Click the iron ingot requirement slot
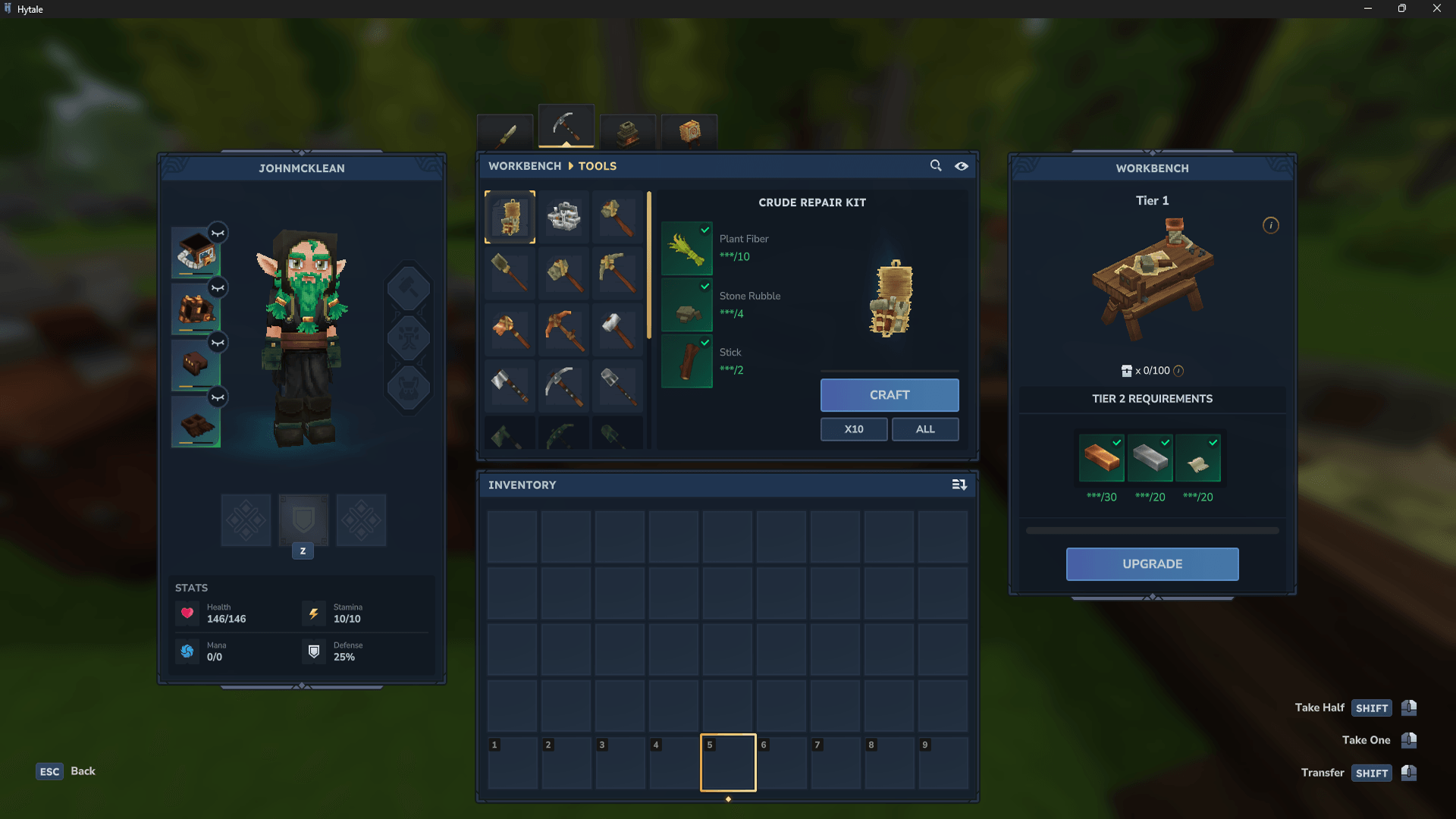Image resolution: width=1456 pixels, height=819 pixels. pyautogui.click(x=1150, y=458)
